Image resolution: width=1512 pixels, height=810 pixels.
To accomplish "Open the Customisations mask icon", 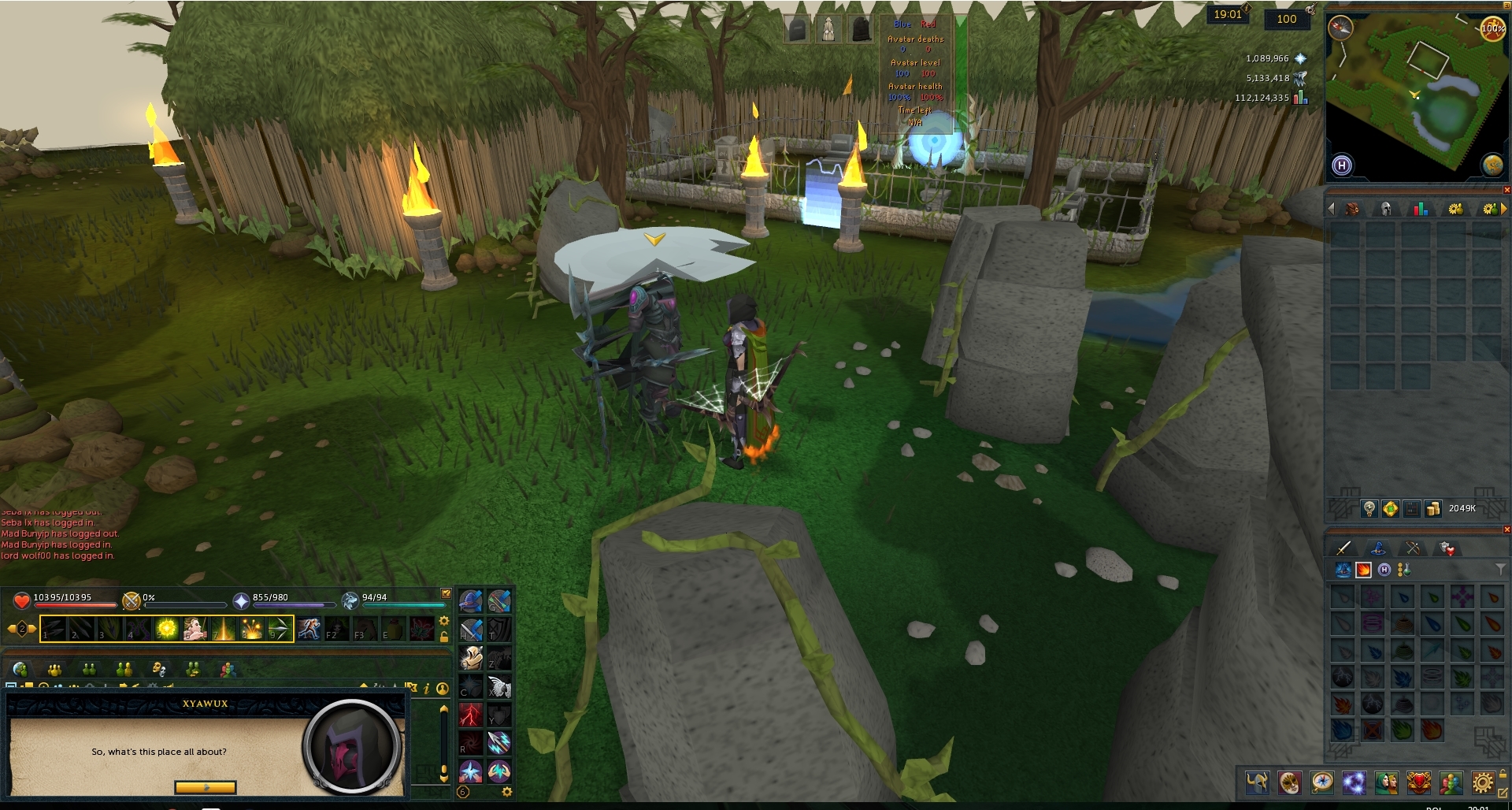I will [1290, 783].
